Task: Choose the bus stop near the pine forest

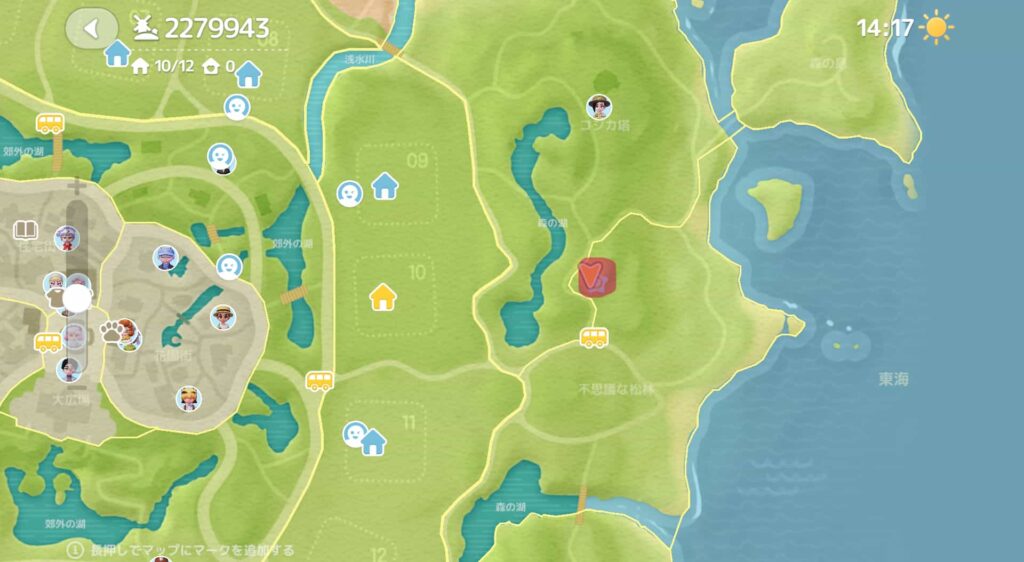Action: [594, 338]
